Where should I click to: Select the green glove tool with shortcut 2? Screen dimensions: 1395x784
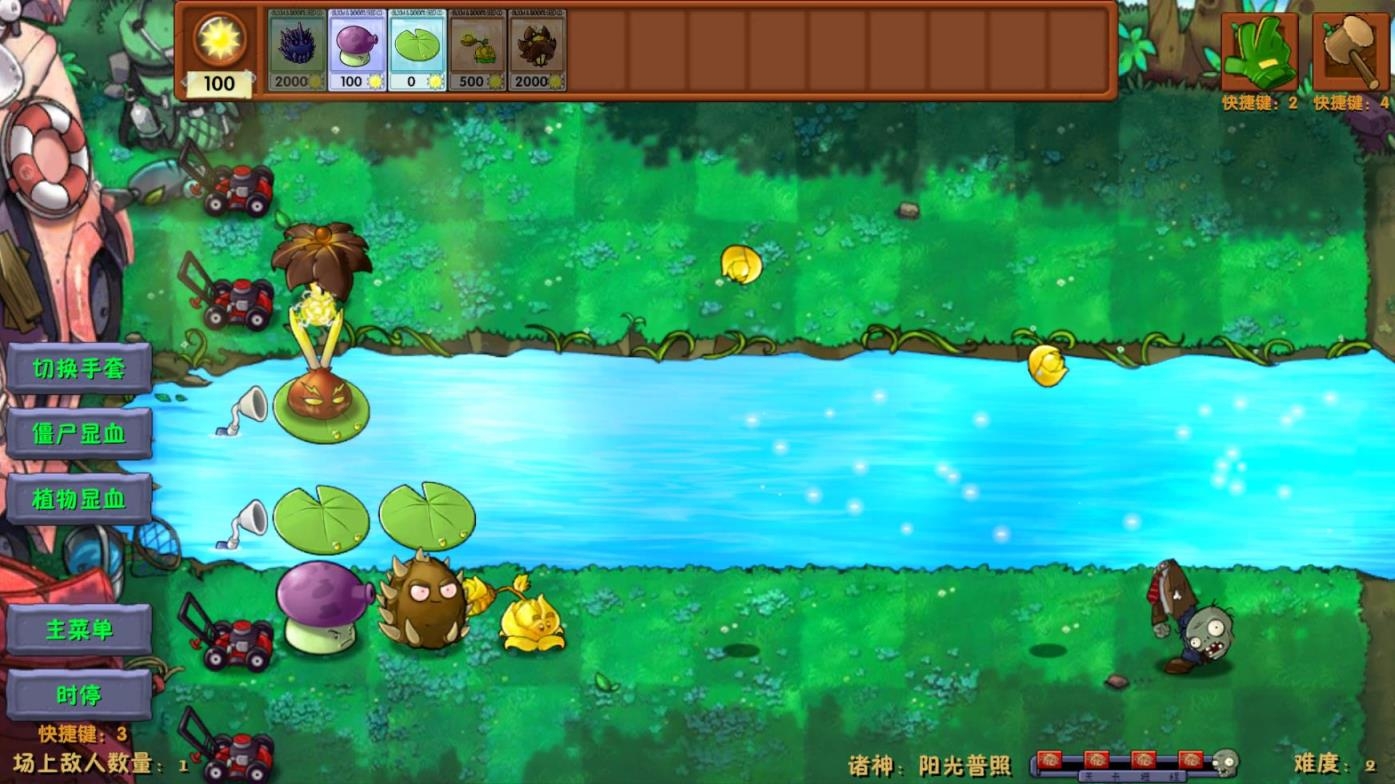(1259, 48)
